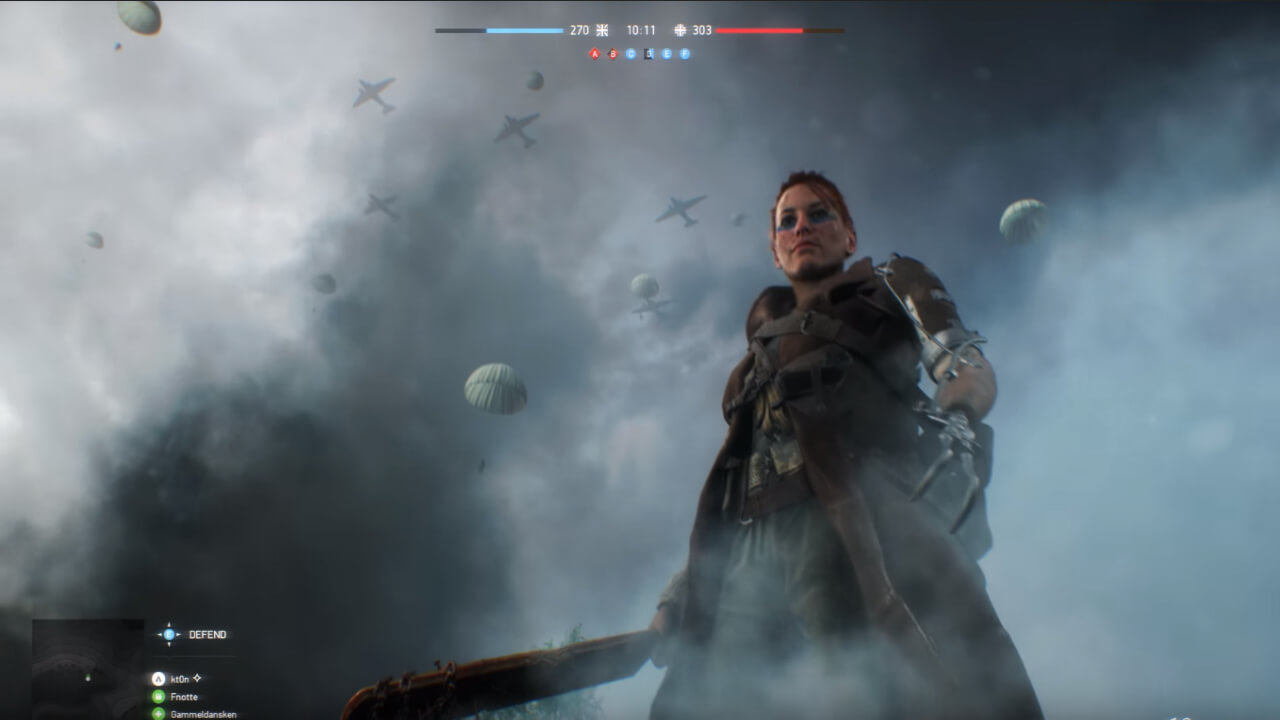The height and width of the screenshot is (720, 1280).
Task: Click Fnotte's medic class icon
Action: tap(158, 696)
